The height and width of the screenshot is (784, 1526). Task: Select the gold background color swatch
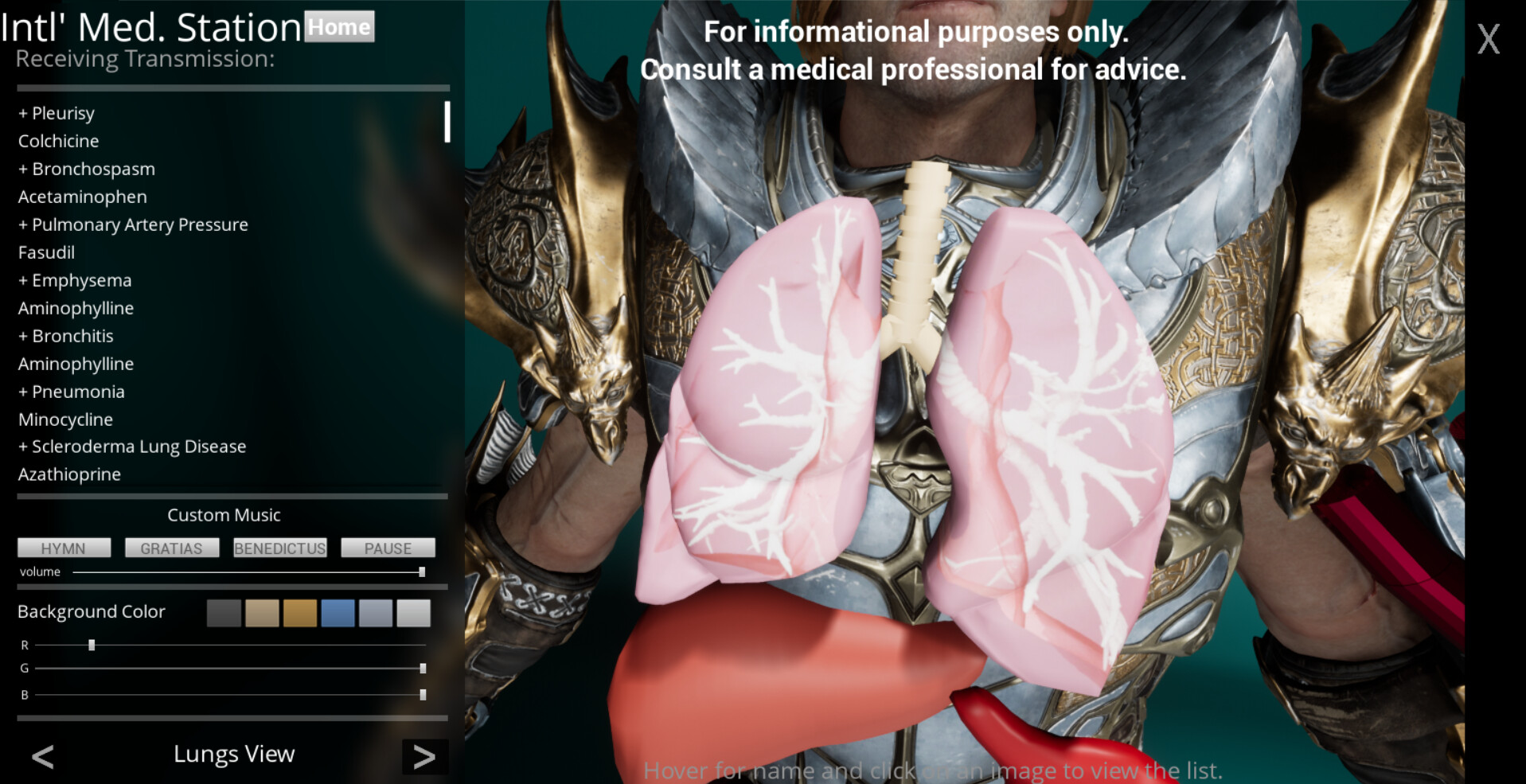299,613
